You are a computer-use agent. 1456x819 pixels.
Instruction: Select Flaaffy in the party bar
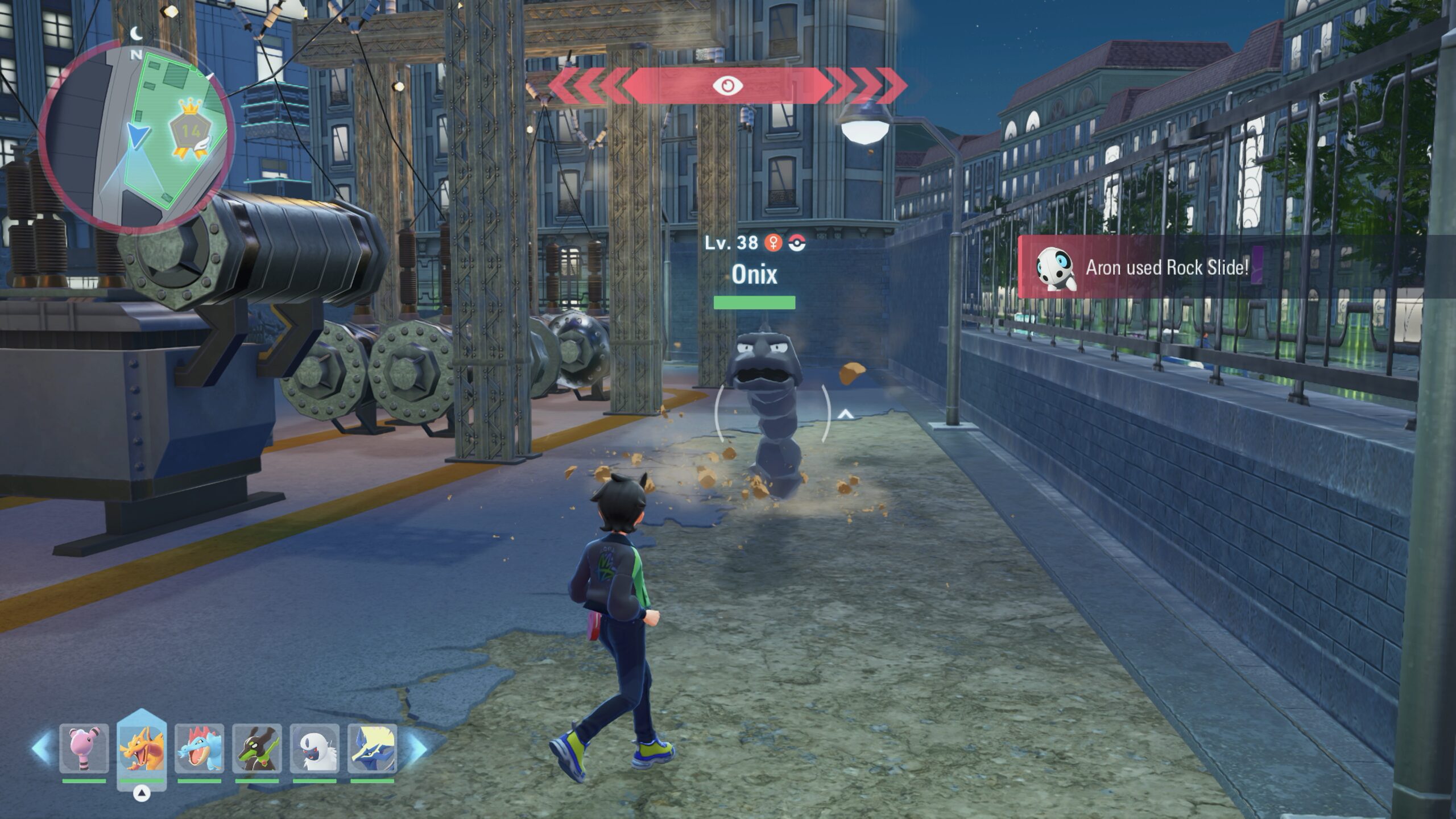(x=84, y=748)
